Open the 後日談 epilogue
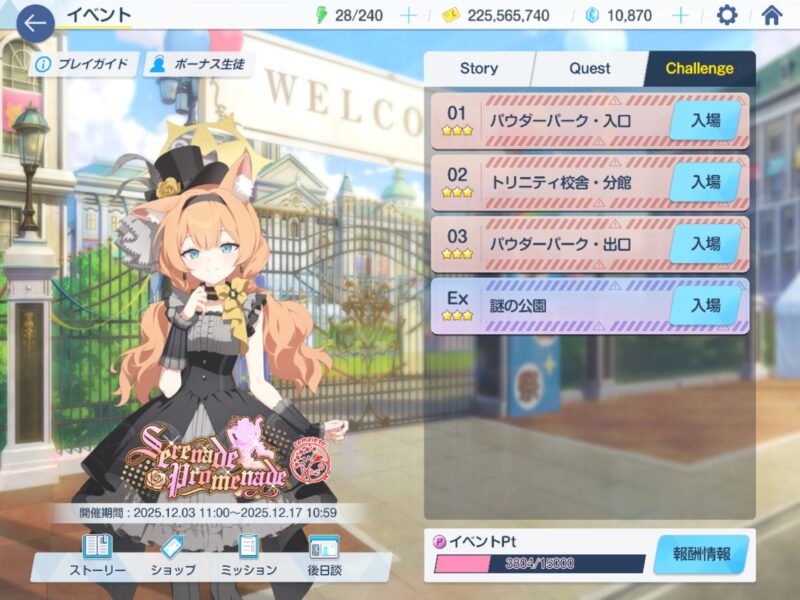This screenshot has width=800, height=600. [x=323, y=556]
